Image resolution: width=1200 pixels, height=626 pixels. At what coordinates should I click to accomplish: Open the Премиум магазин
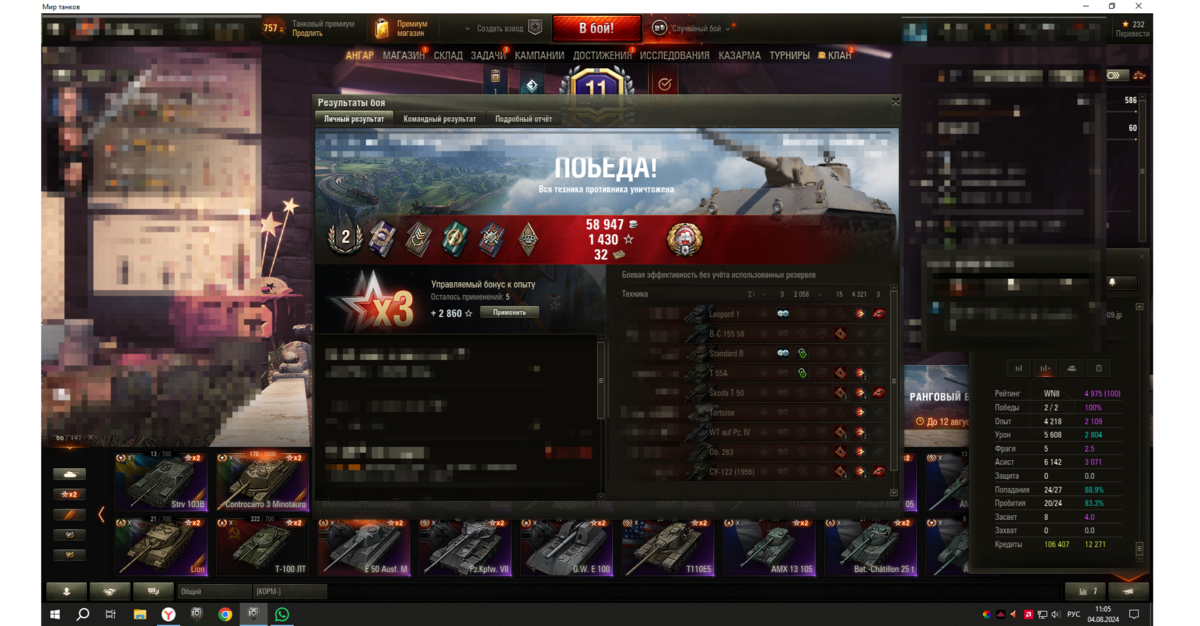coord(402,28)
